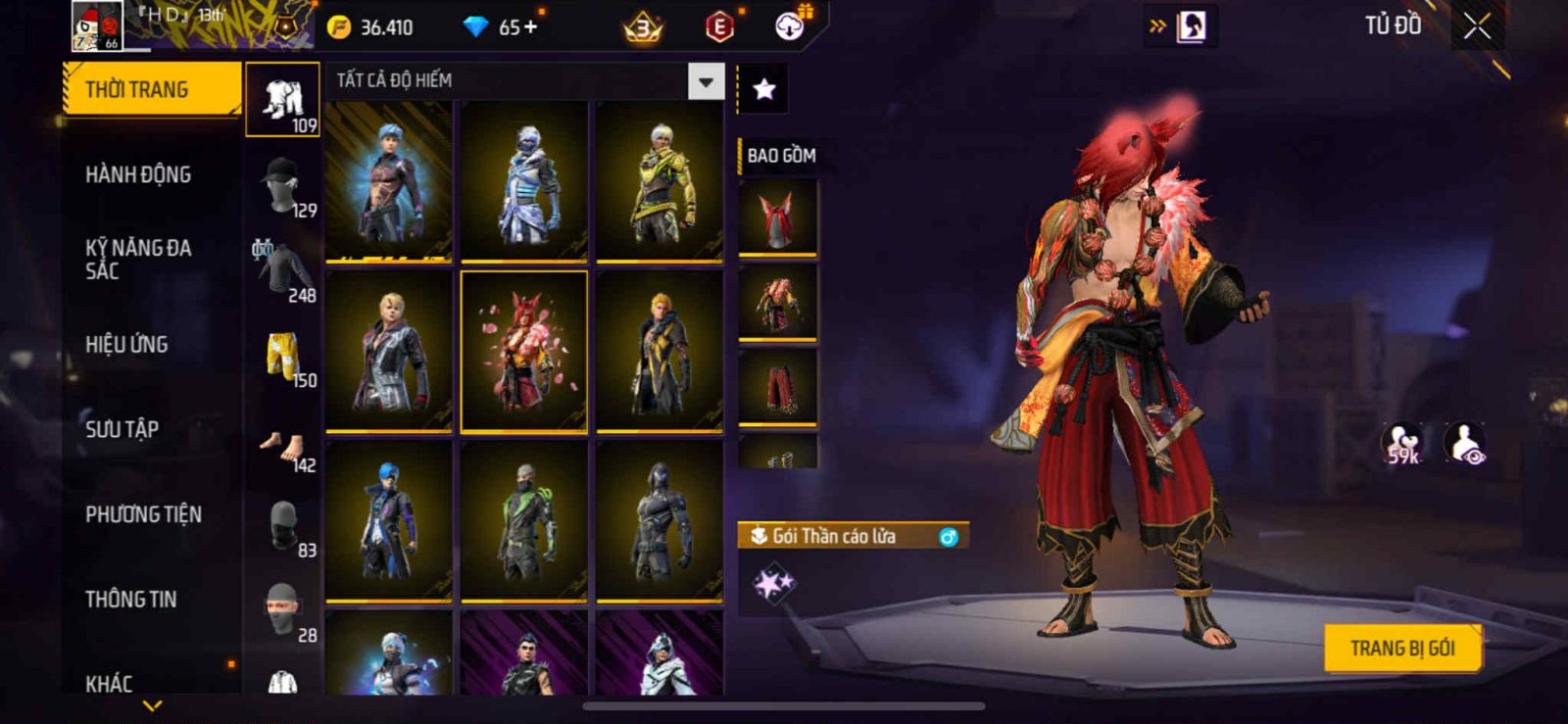Toggle the character preview eye icon
The image size is (1568, 724).
coord(1465,443)
